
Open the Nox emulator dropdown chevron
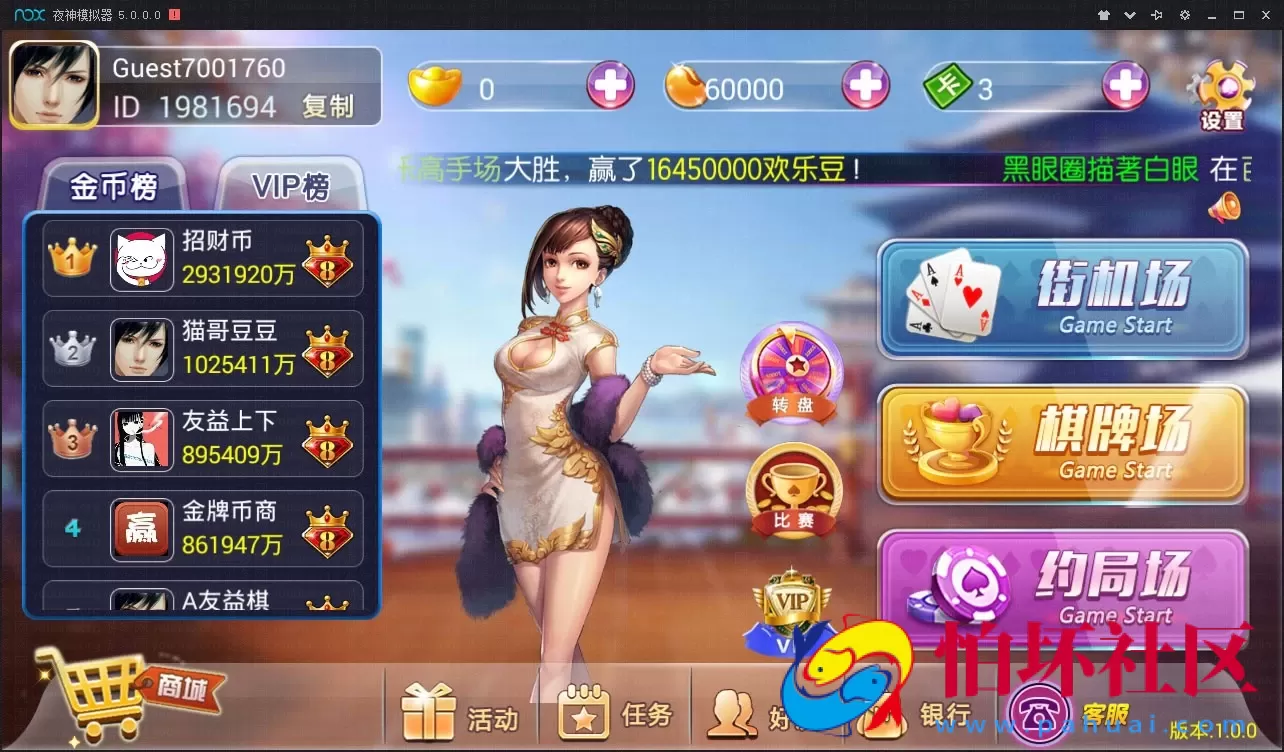(x=1129, y=15)
